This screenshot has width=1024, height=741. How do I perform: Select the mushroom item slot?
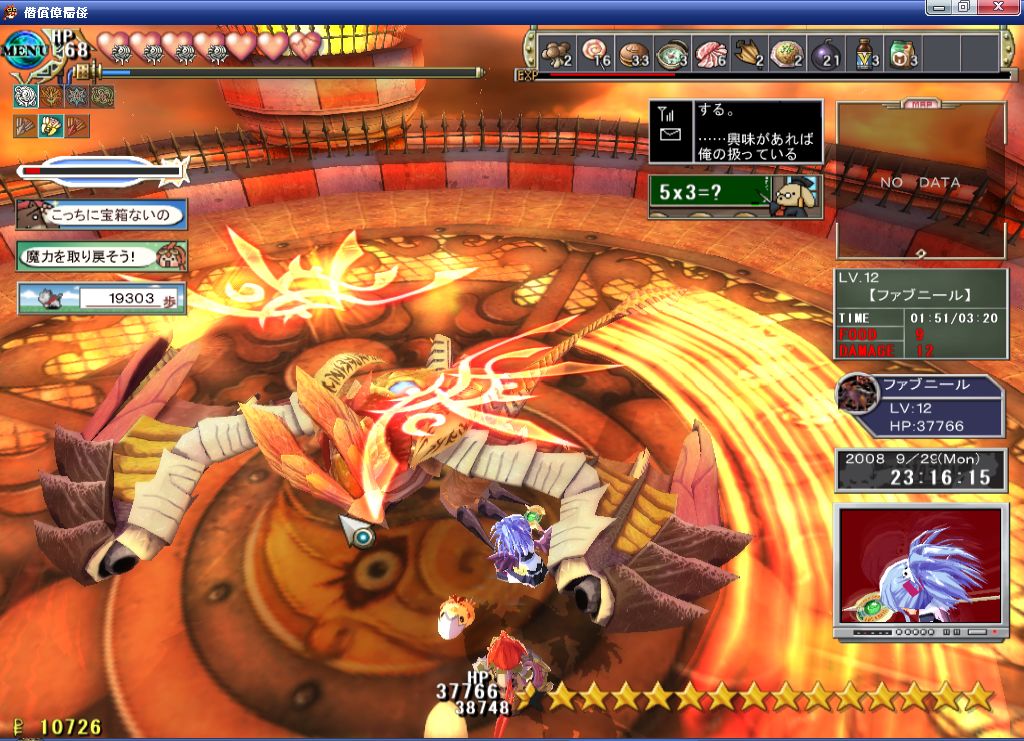coord(556,53)
